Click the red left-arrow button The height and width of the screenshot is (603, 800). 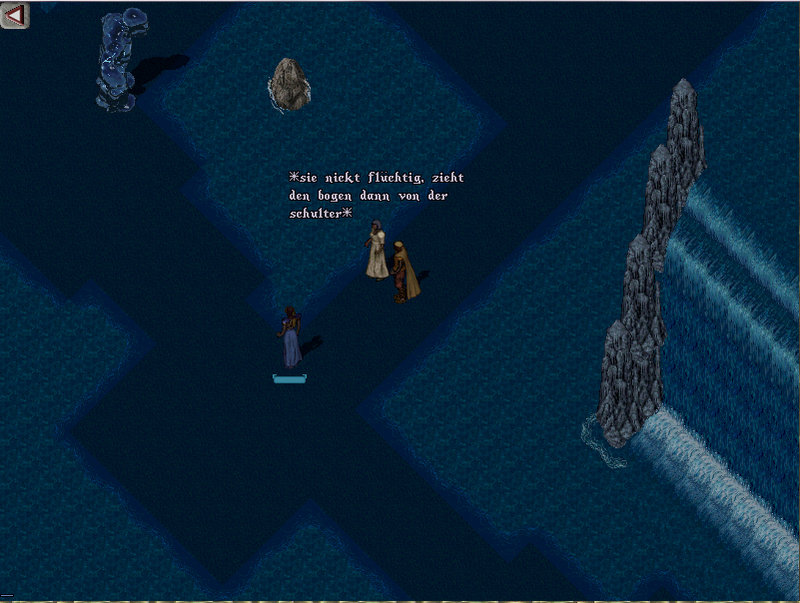pos(15,14)
